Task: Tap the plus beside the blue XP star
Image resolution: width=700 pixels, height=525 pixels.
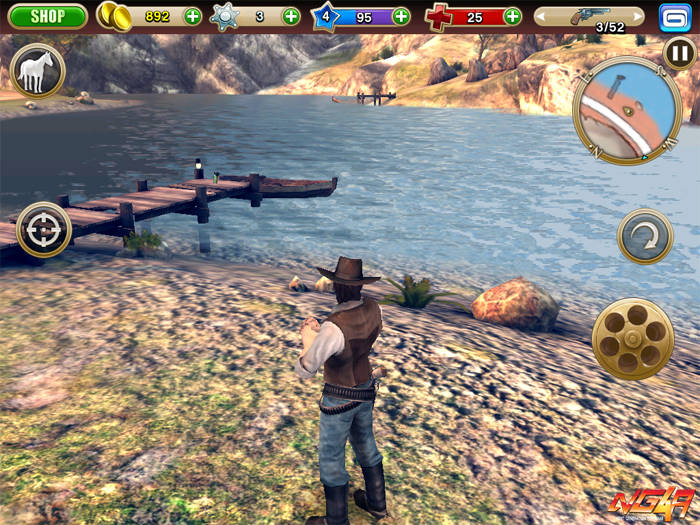Action: 401,16
